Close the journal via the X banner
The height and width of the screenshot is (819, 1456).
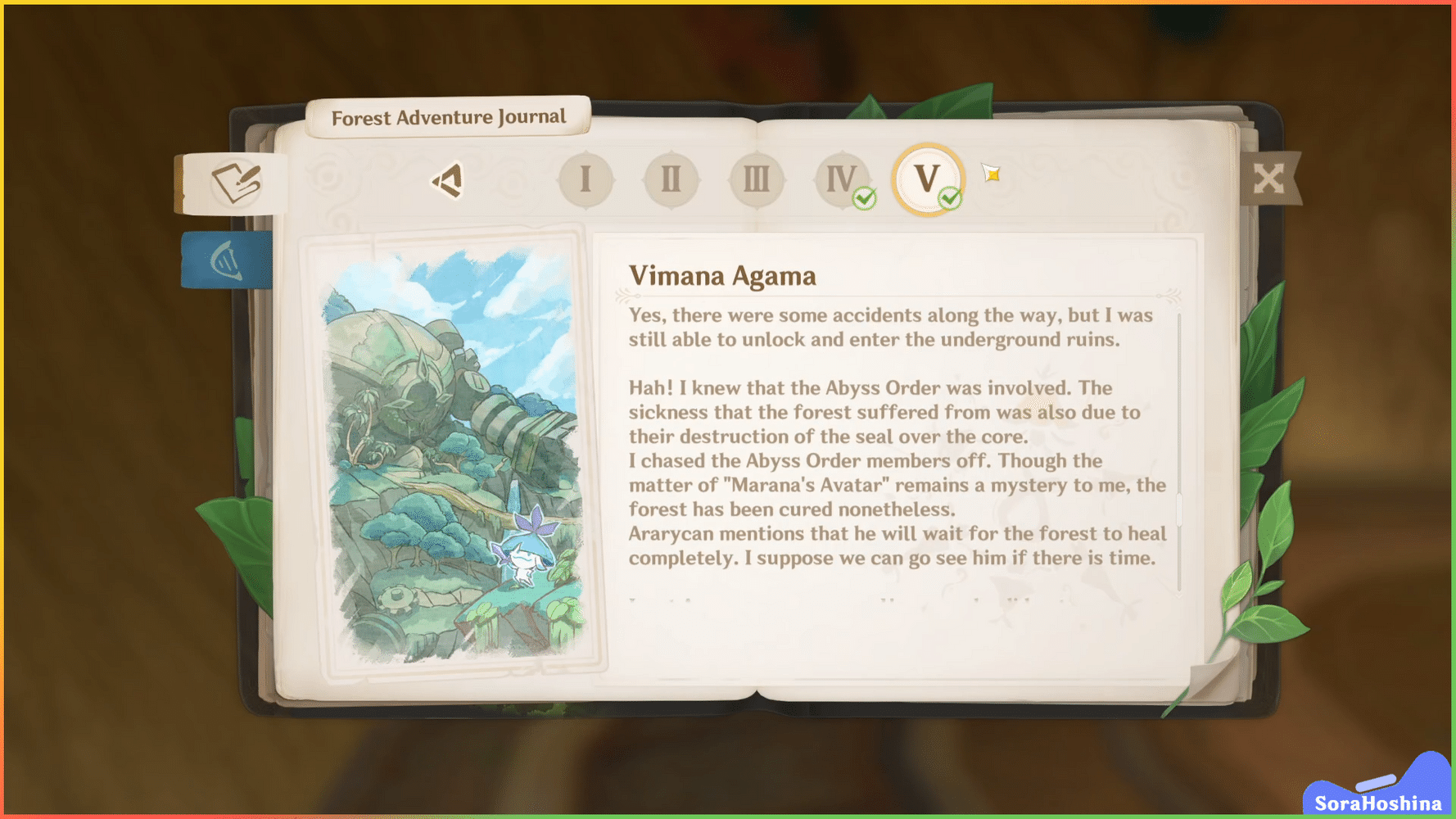point(1270,179)
